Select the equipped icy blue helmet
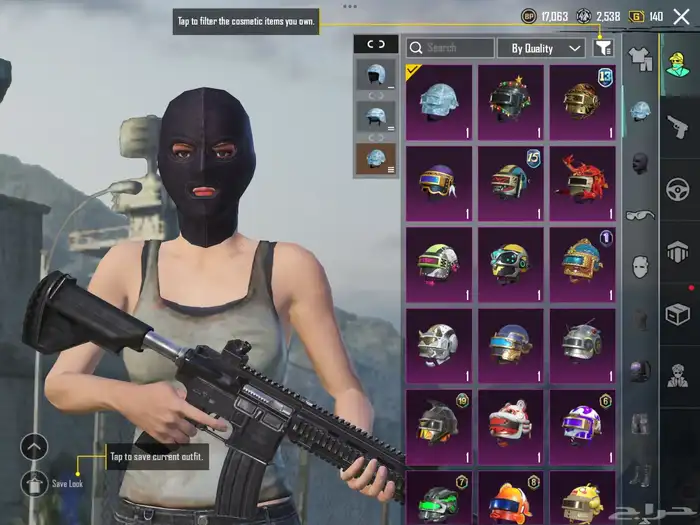This screenshot has height=525, width=700. 438,102
